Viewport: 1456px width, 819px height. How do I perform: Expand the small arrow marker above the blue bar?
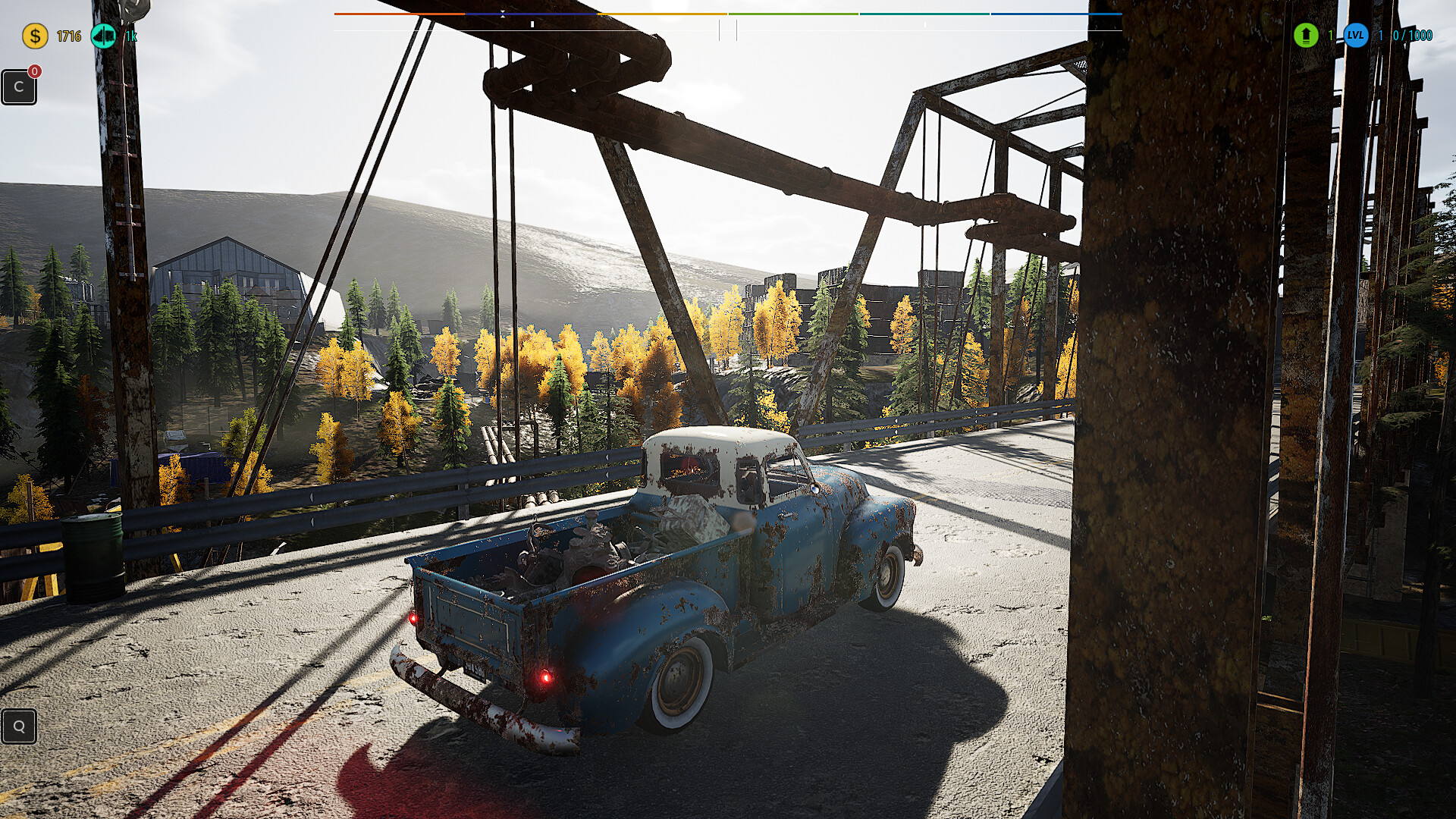pos(503,12)
